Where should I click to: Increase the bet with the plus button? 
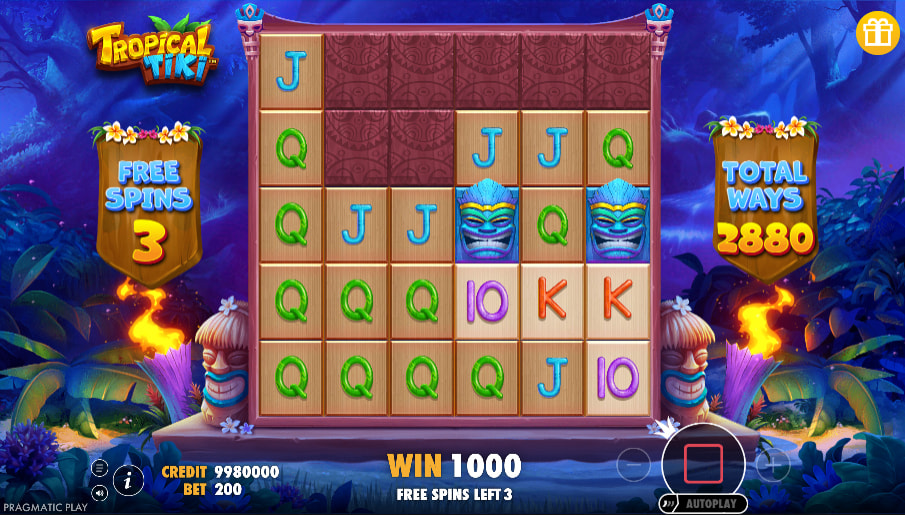coord(772,465)
